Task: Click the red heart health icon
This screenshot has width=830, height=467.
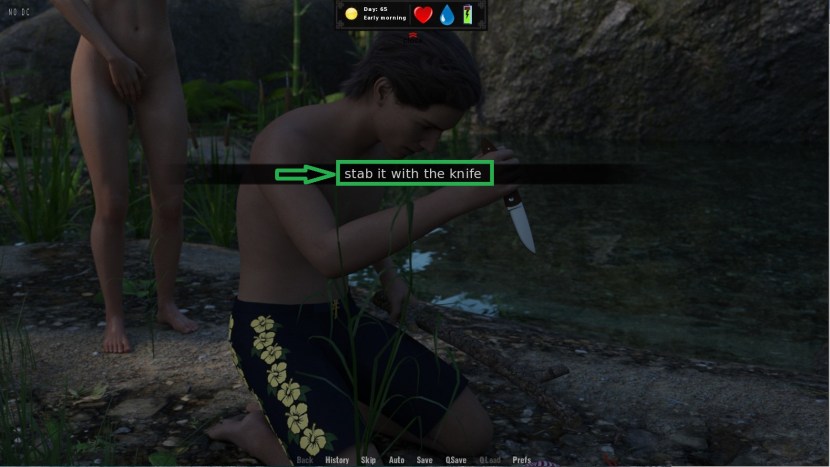Action: tap(423, 14)
